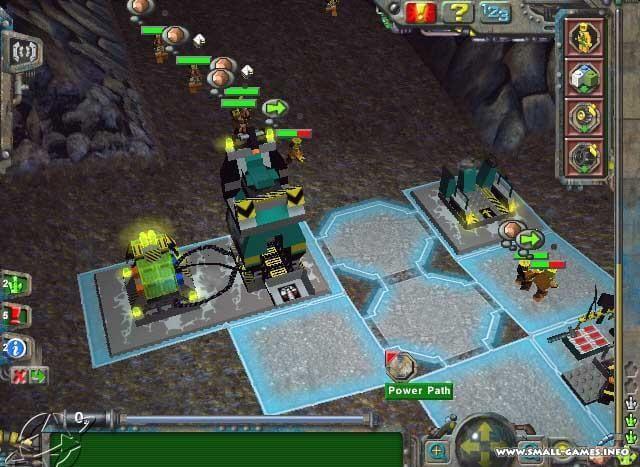Select the teleport Rock Raider icon
The width and height of the screenshot is (640, 467).
(582, 38)
